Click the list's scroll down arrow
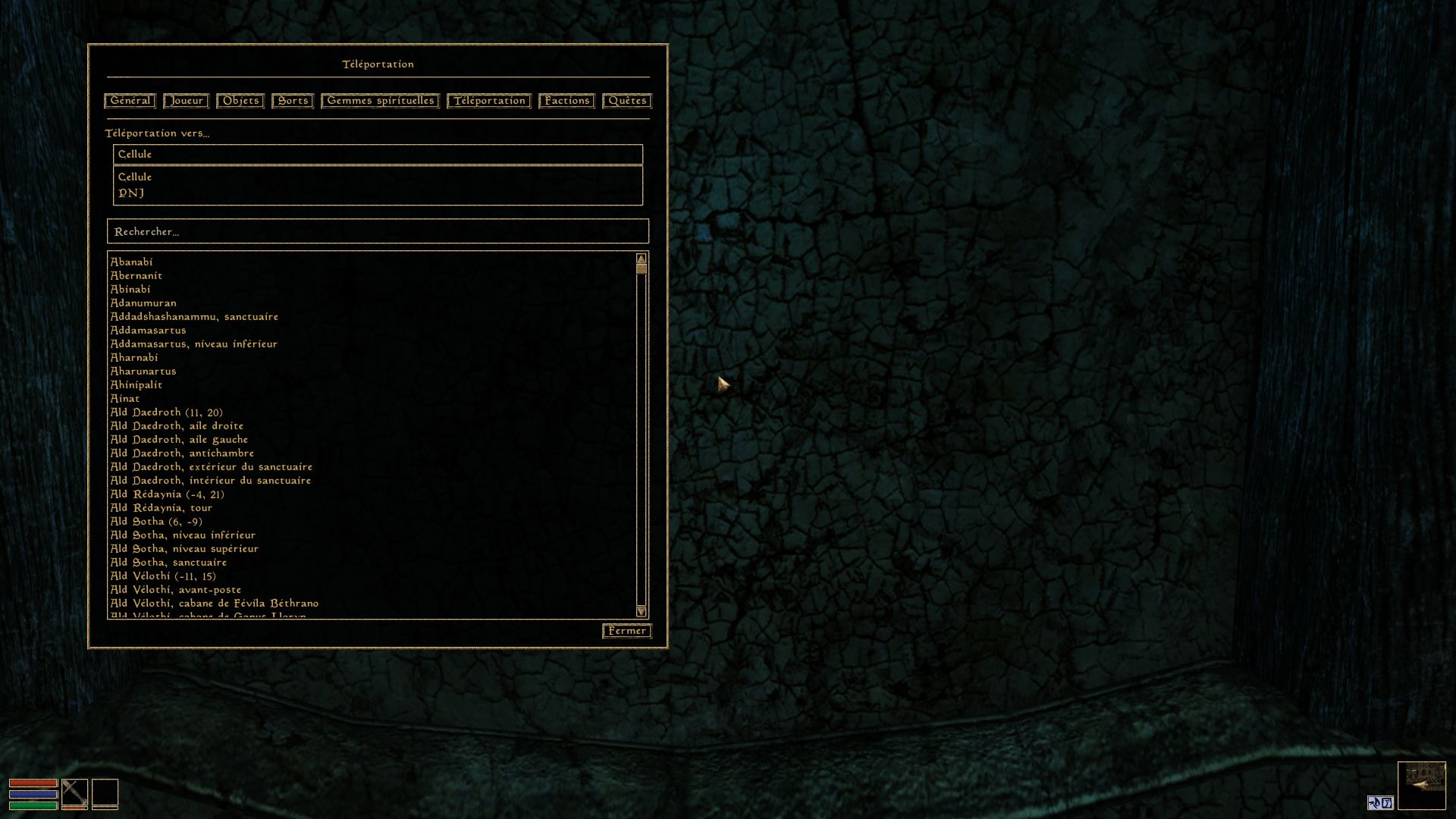This screenshot has height=819, width=1456. click(x=642, y=611)
